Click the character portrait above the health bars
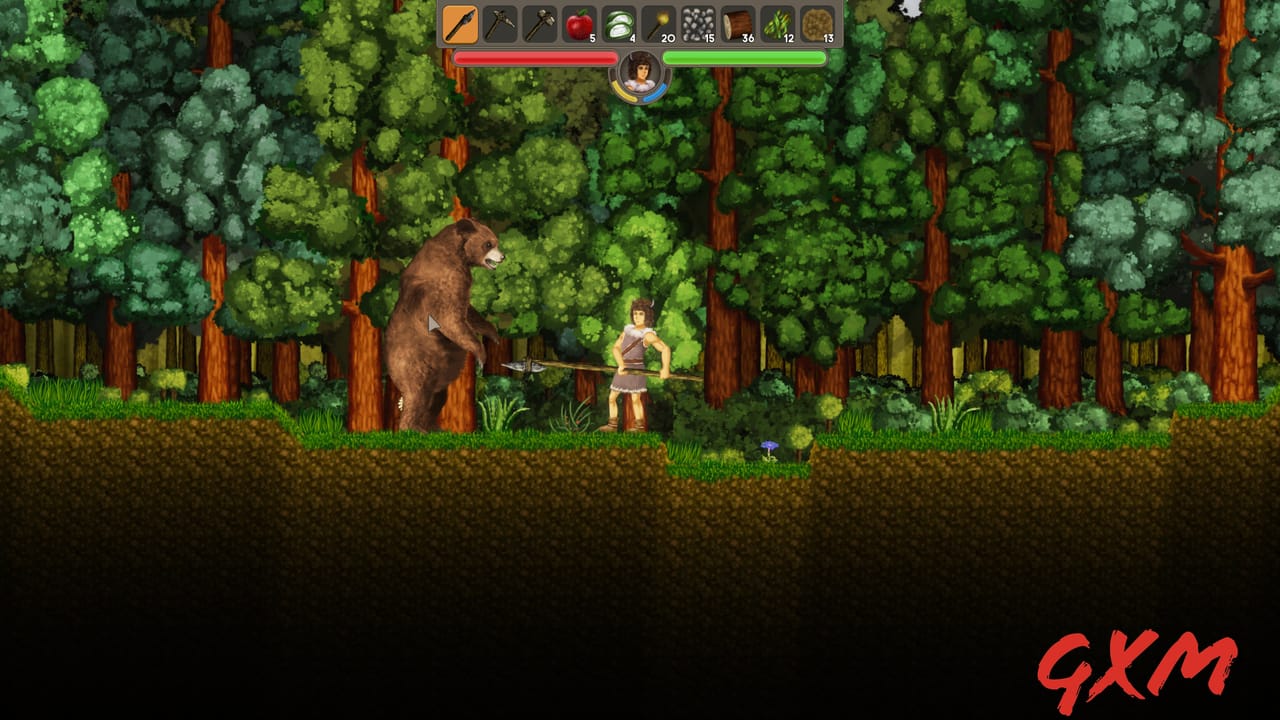 pos(640,71)
